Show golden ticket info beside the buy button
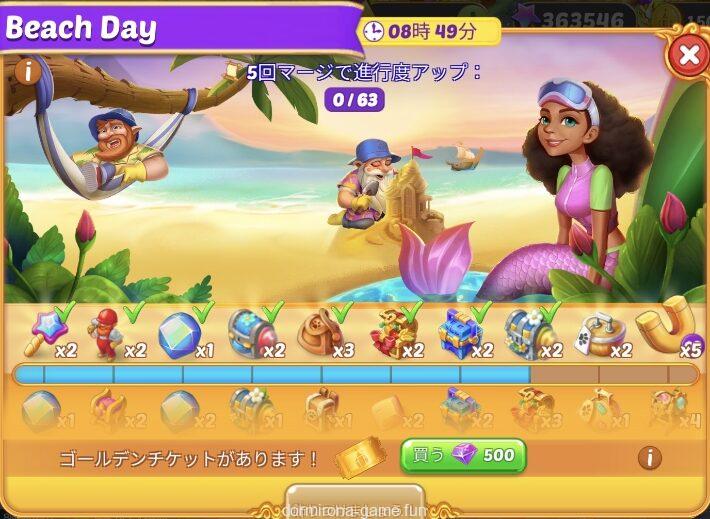 click(x=649, y=457)
